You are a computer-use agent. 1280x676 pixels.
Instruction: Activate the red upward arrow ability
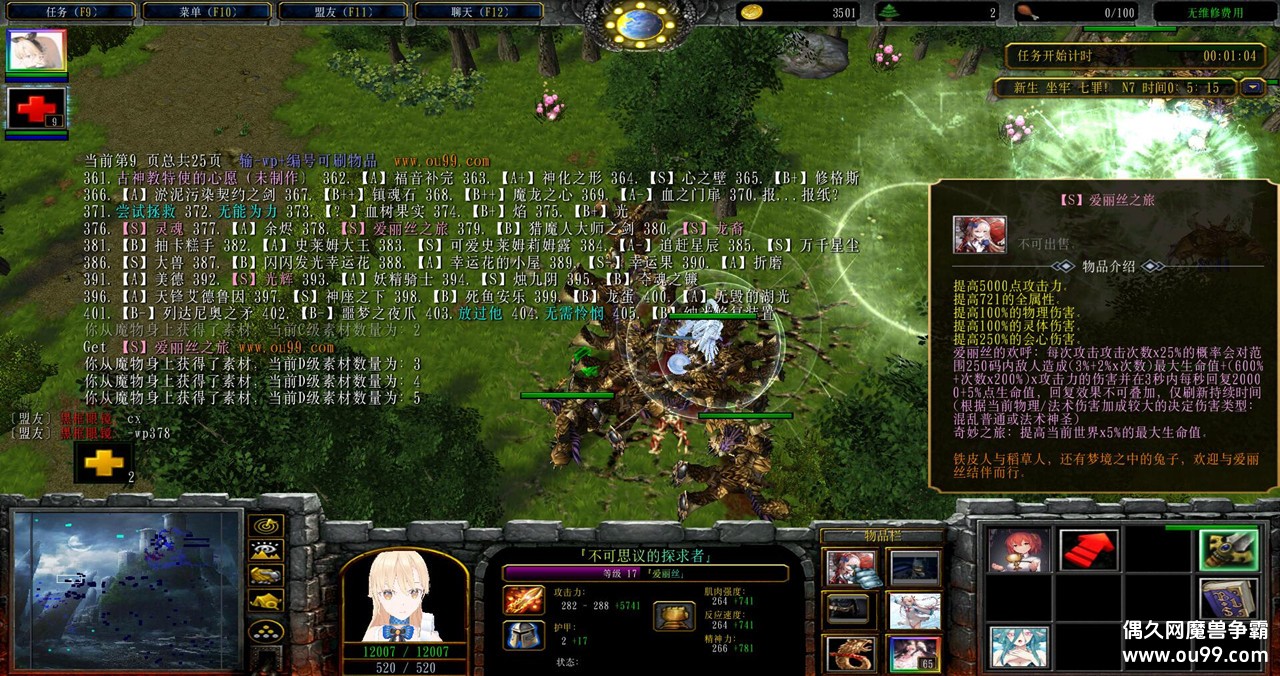(x=1089, y=550)
